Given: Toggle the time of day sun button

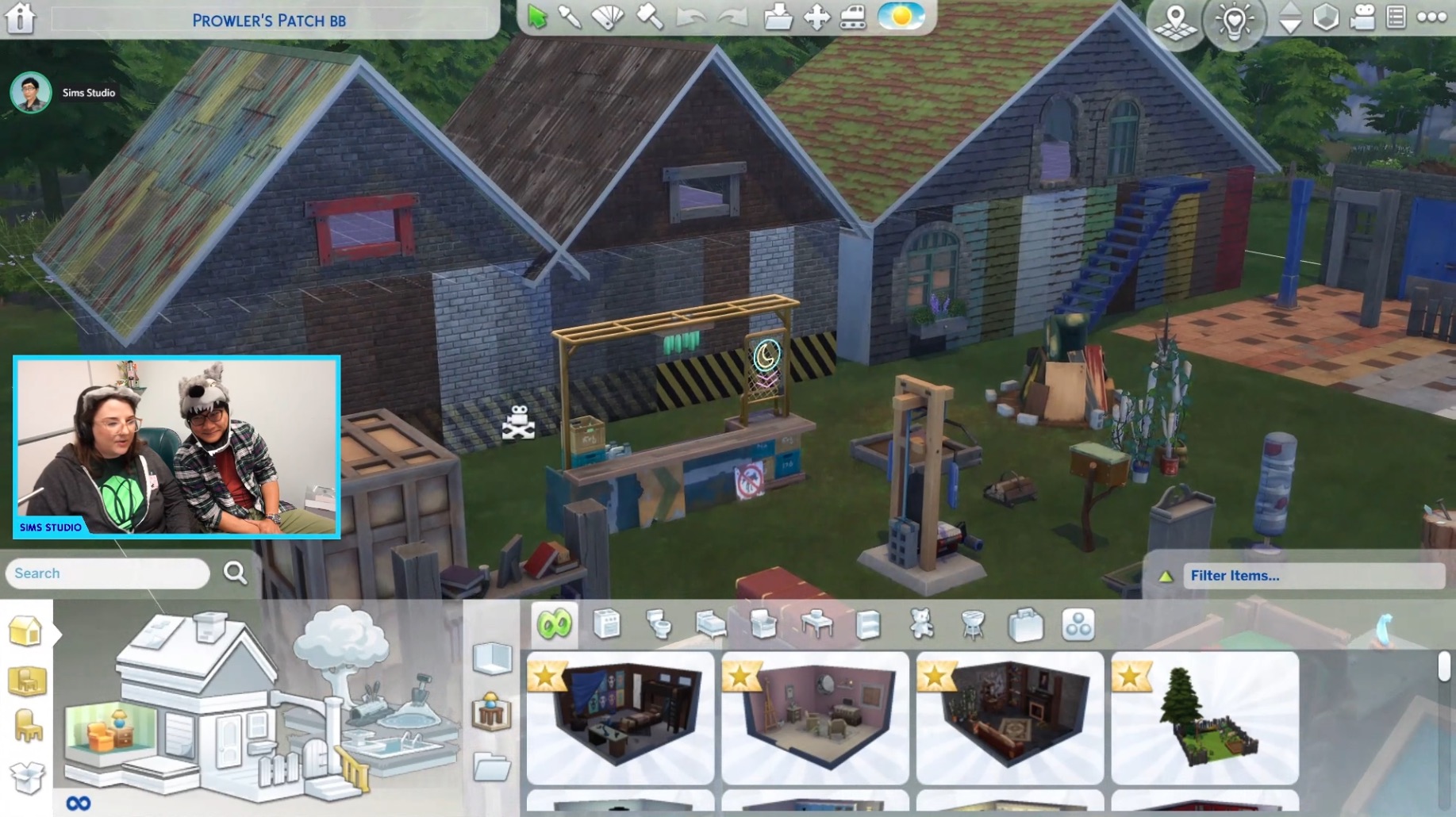Looking at the screenshot, I should pyautogui.click(x=901, y=17).
